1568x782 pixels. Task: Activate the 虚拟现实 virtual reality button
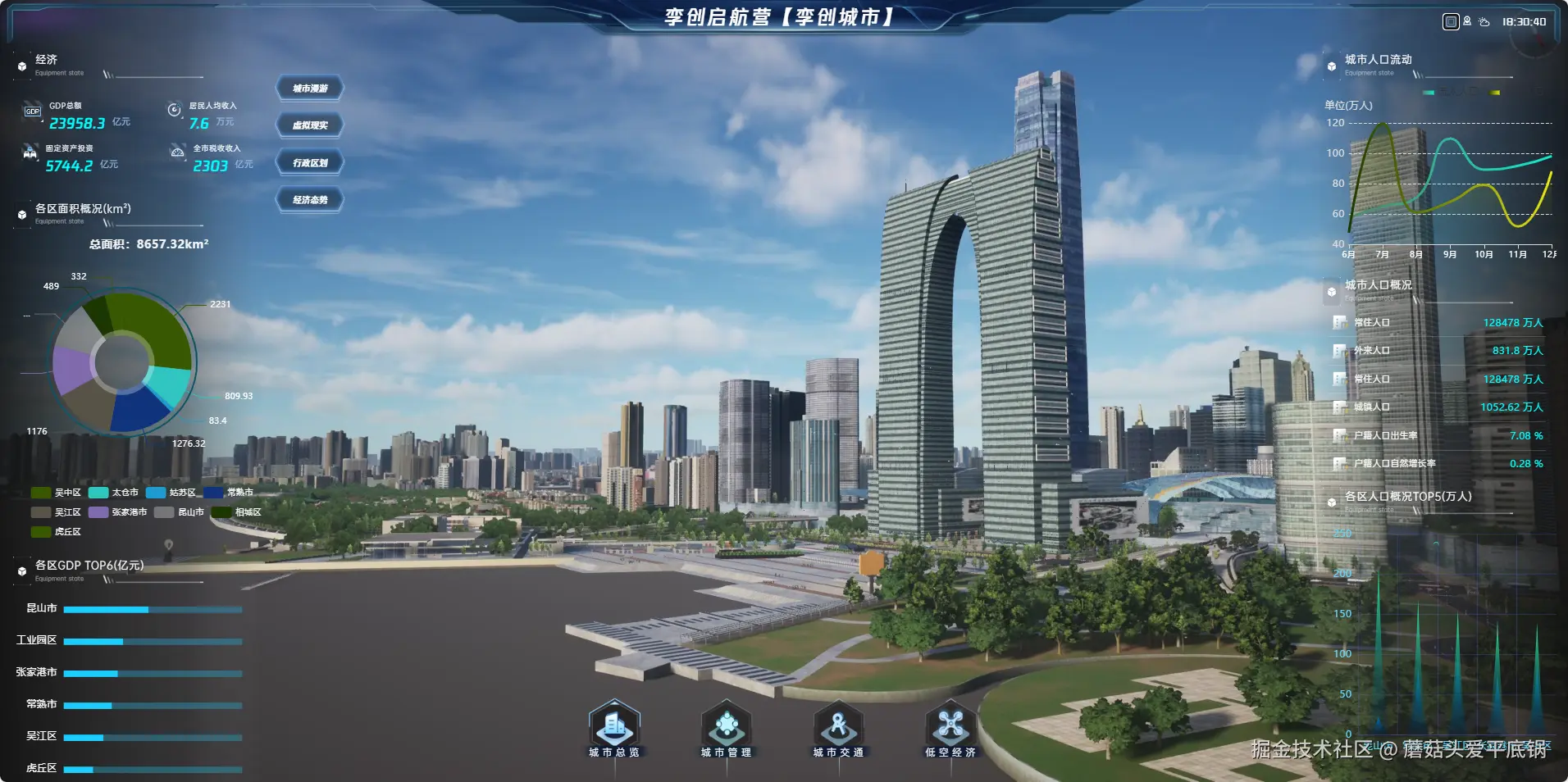(310, 125)
